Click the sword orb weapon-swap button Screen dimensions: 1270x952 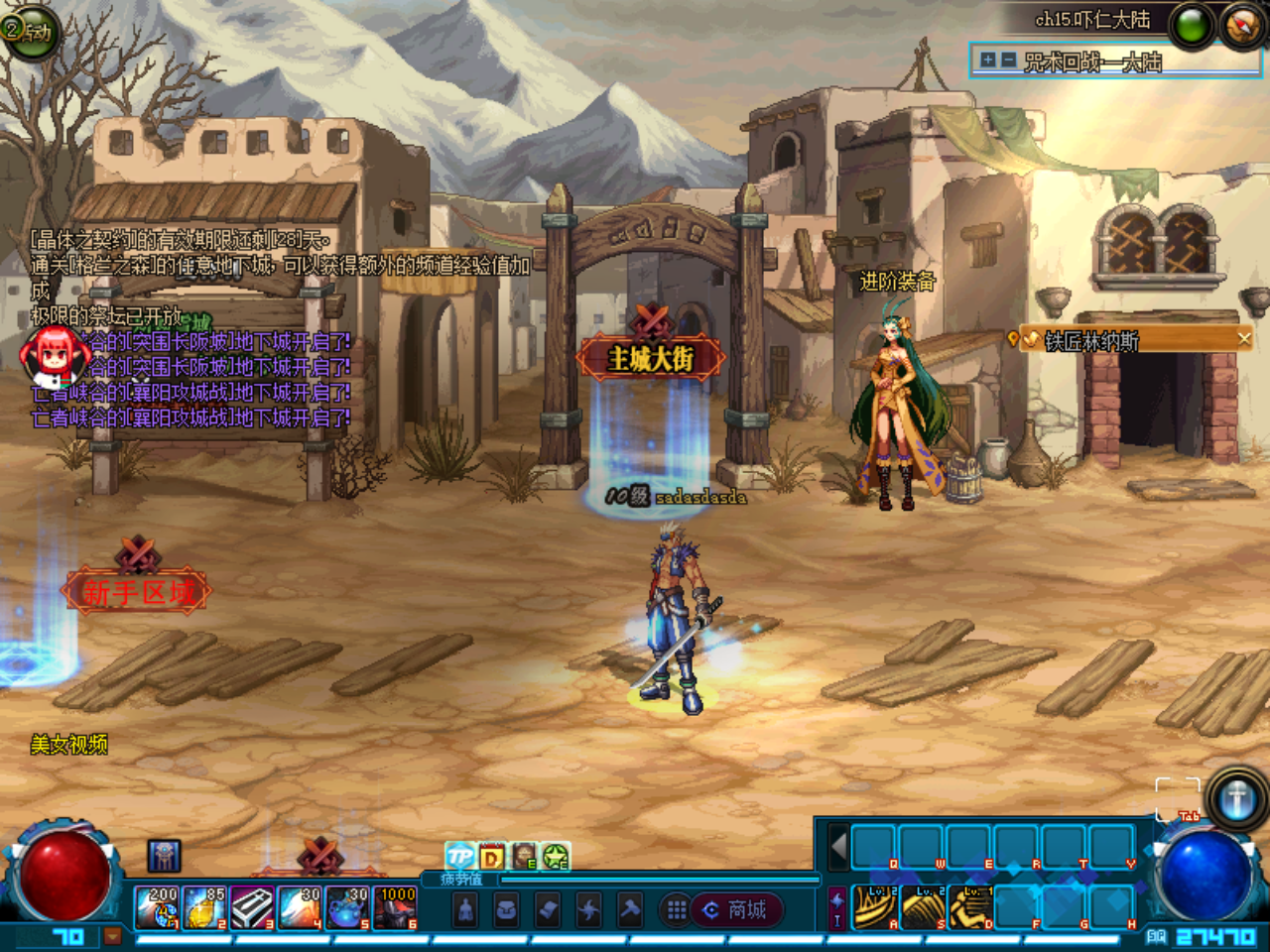point(1236,797)
